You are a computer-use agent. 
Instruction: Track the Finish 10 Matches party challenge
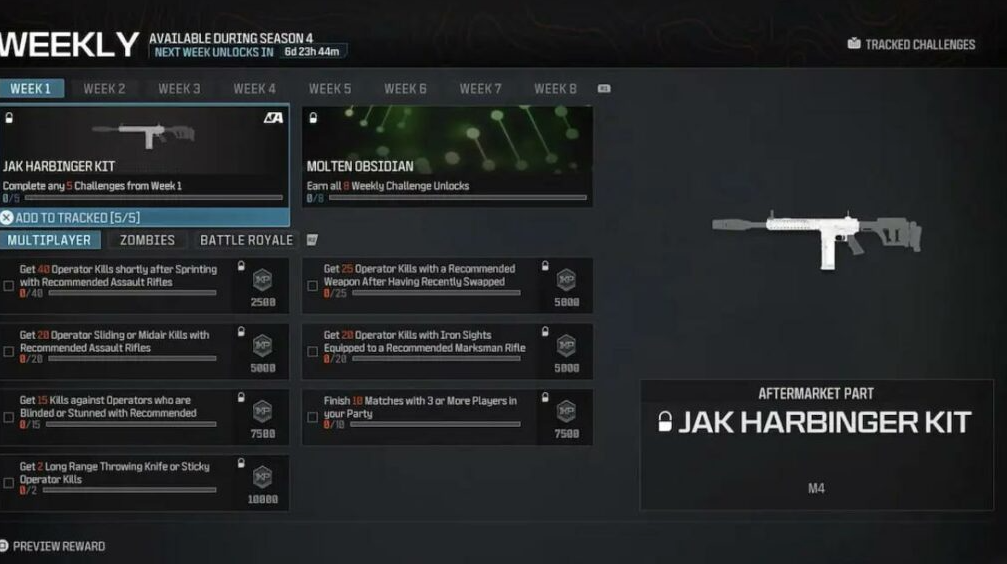pos(313,418)
